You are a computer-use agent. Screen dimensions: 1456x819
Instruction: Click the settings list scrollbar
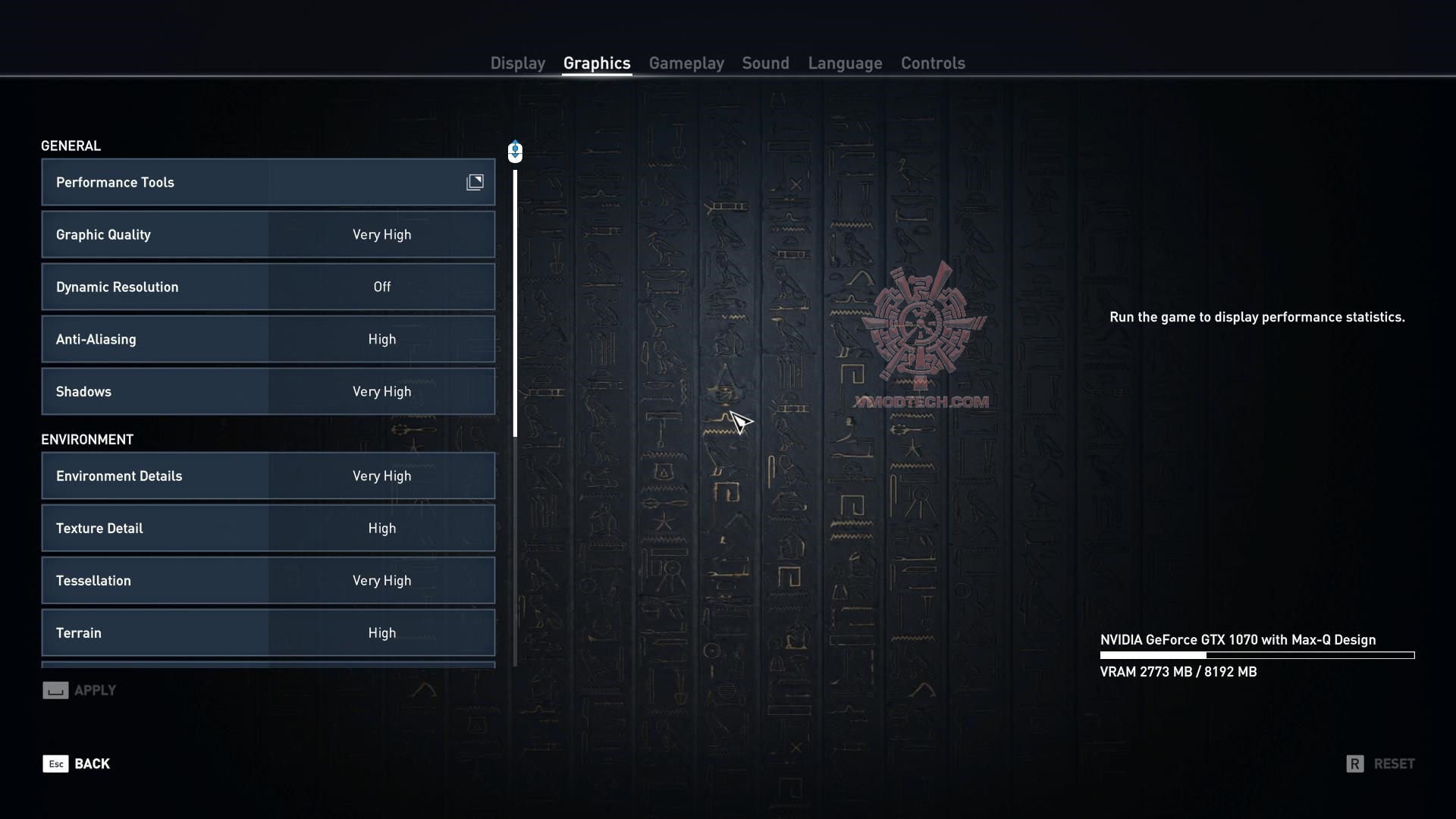click(x=515, y=303)
